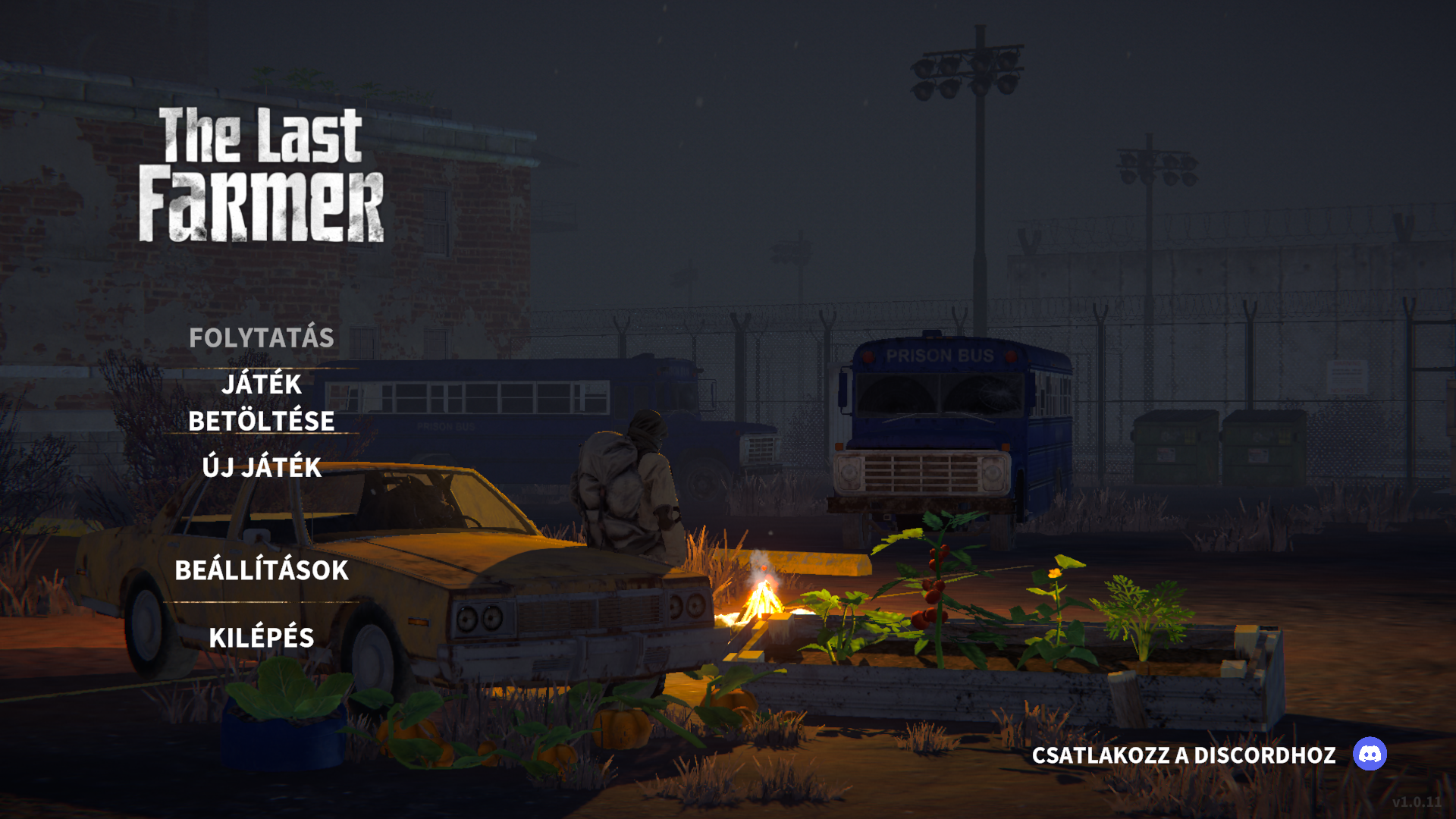Screen dimensions: 1456x819
Task: Quit the game via KILÉPÉS
Action: pos(262,638)
